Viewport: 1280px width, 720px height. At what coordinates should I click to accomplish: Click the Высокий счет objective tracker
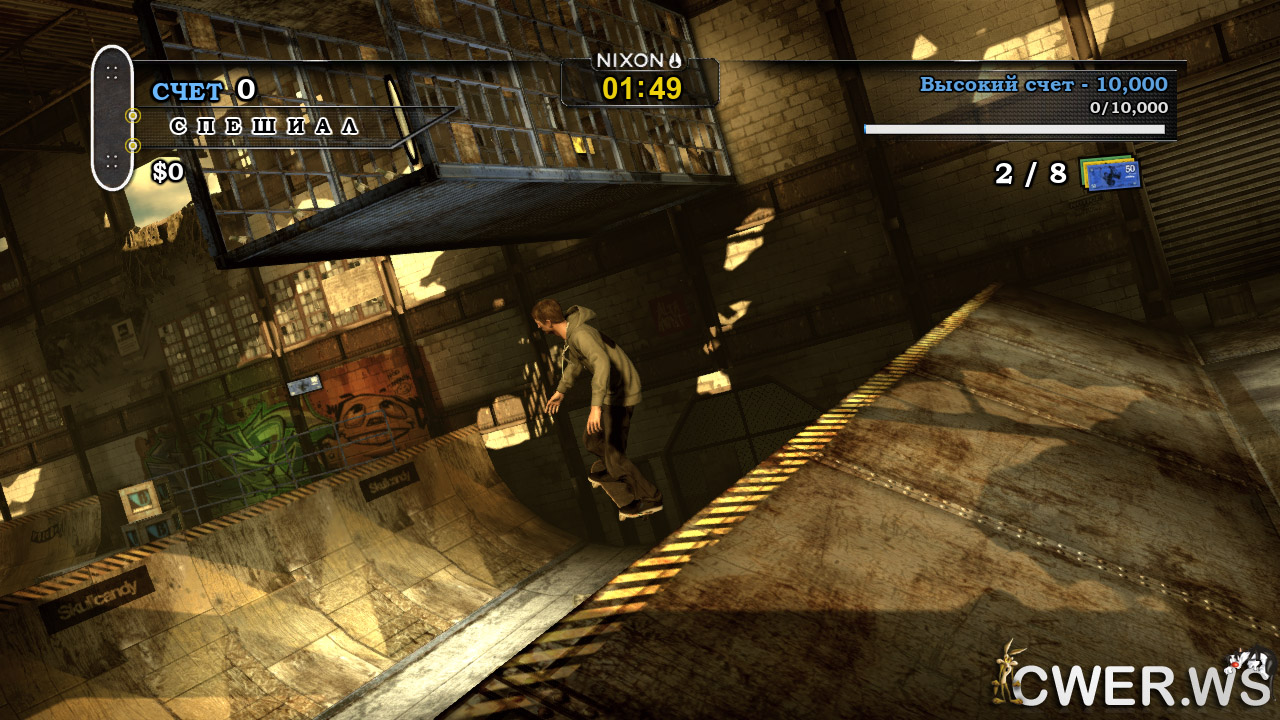[1043, 85]
